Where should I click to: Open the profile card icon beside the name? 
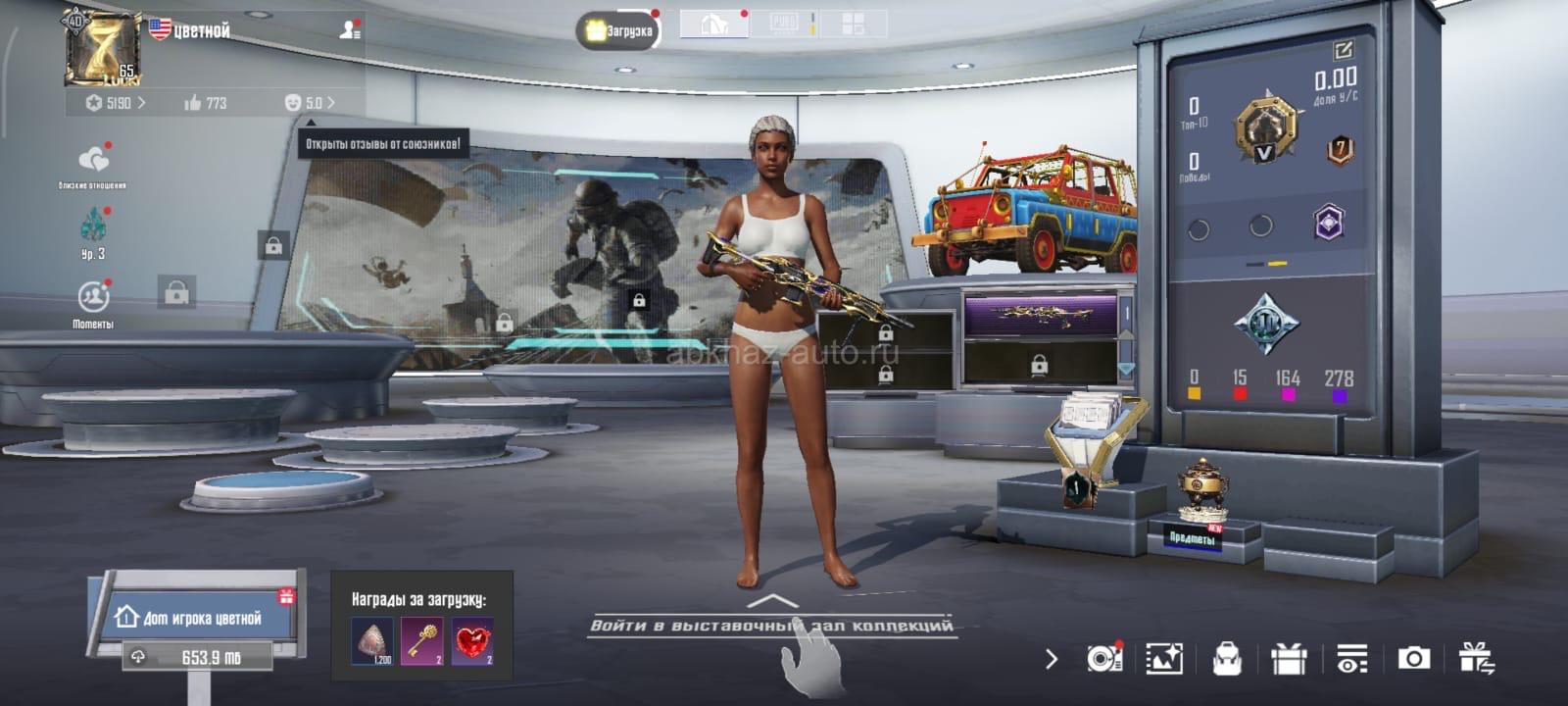350,30
